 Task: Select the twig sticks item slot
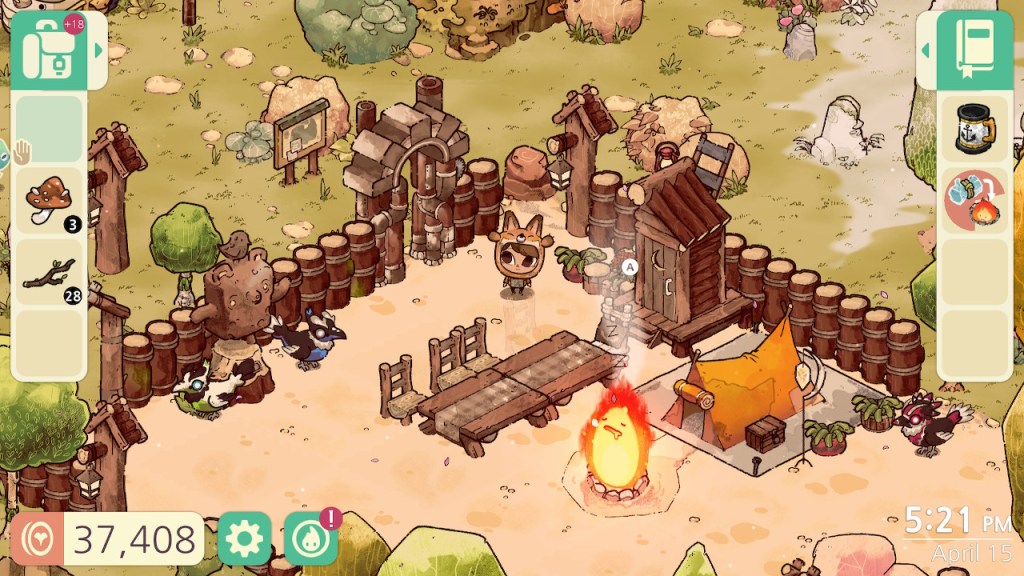pos(50,272)
